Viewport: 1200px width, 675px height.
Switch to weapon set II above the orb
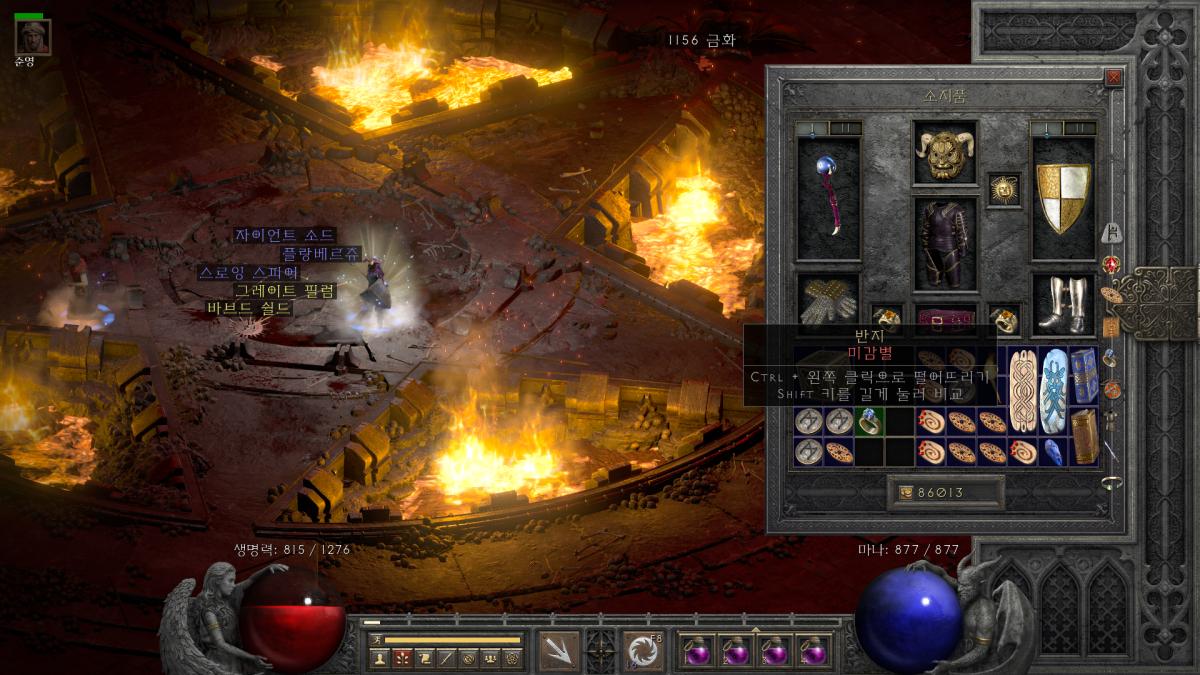[846, 128]
